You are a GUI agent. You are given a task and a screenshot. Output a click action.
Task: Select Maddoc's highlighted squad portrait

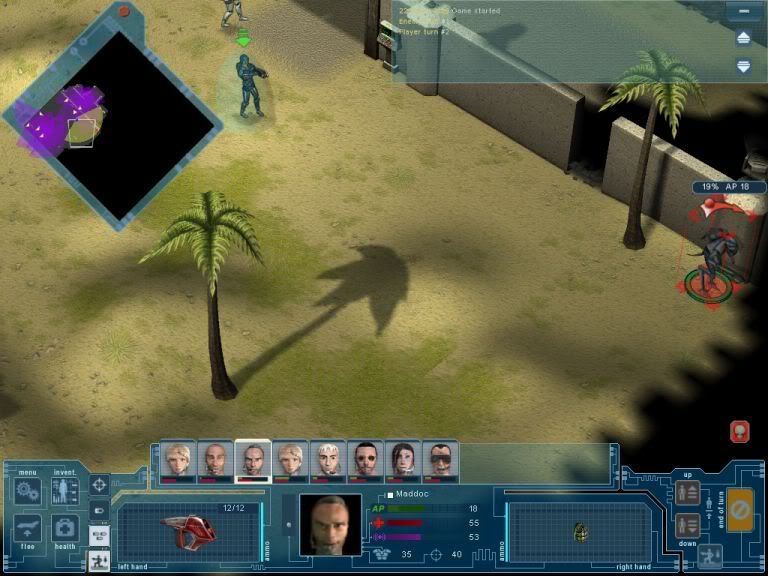253,460
